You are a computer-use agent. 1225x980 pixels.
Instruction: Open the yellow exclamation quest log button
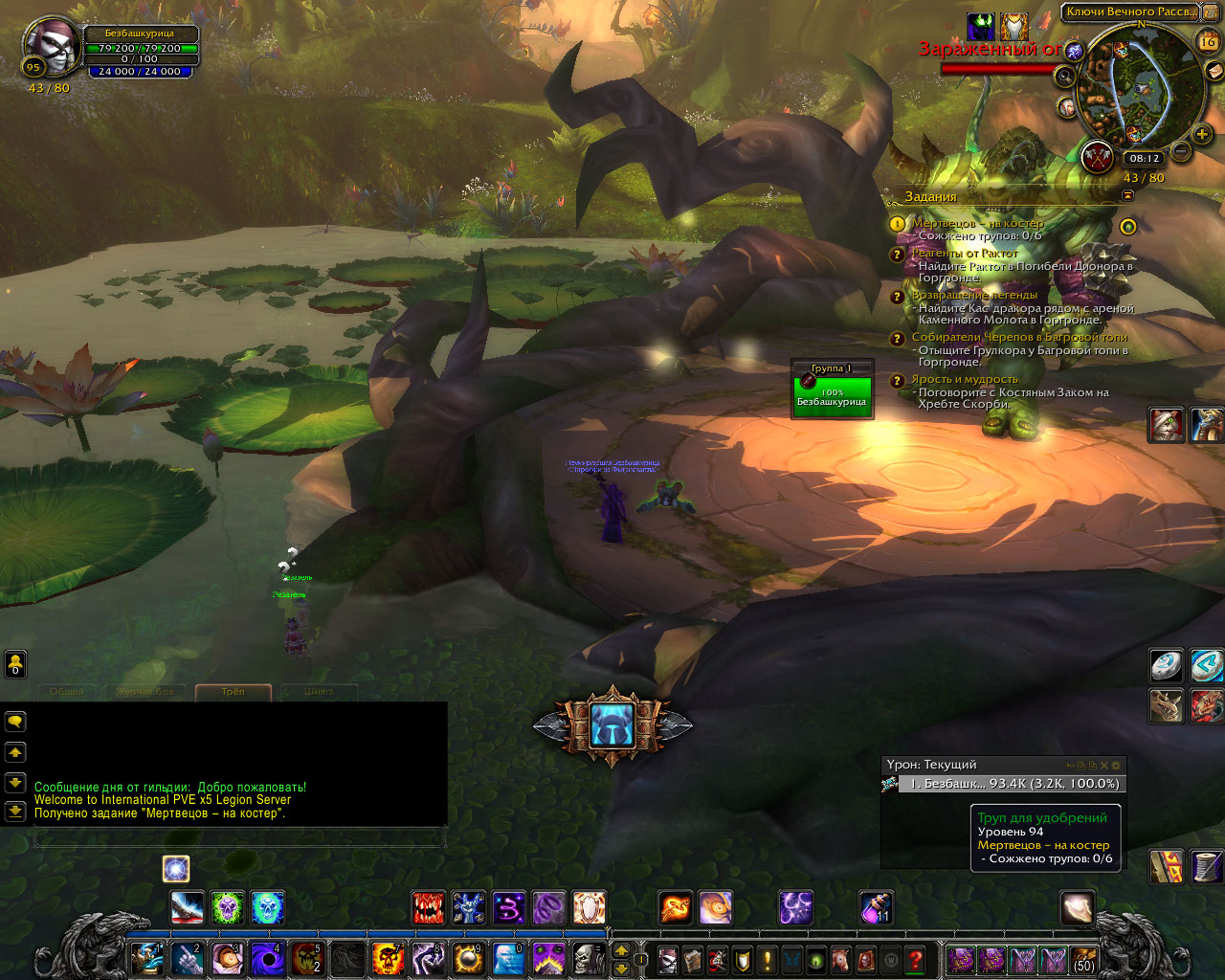[767, 959]
